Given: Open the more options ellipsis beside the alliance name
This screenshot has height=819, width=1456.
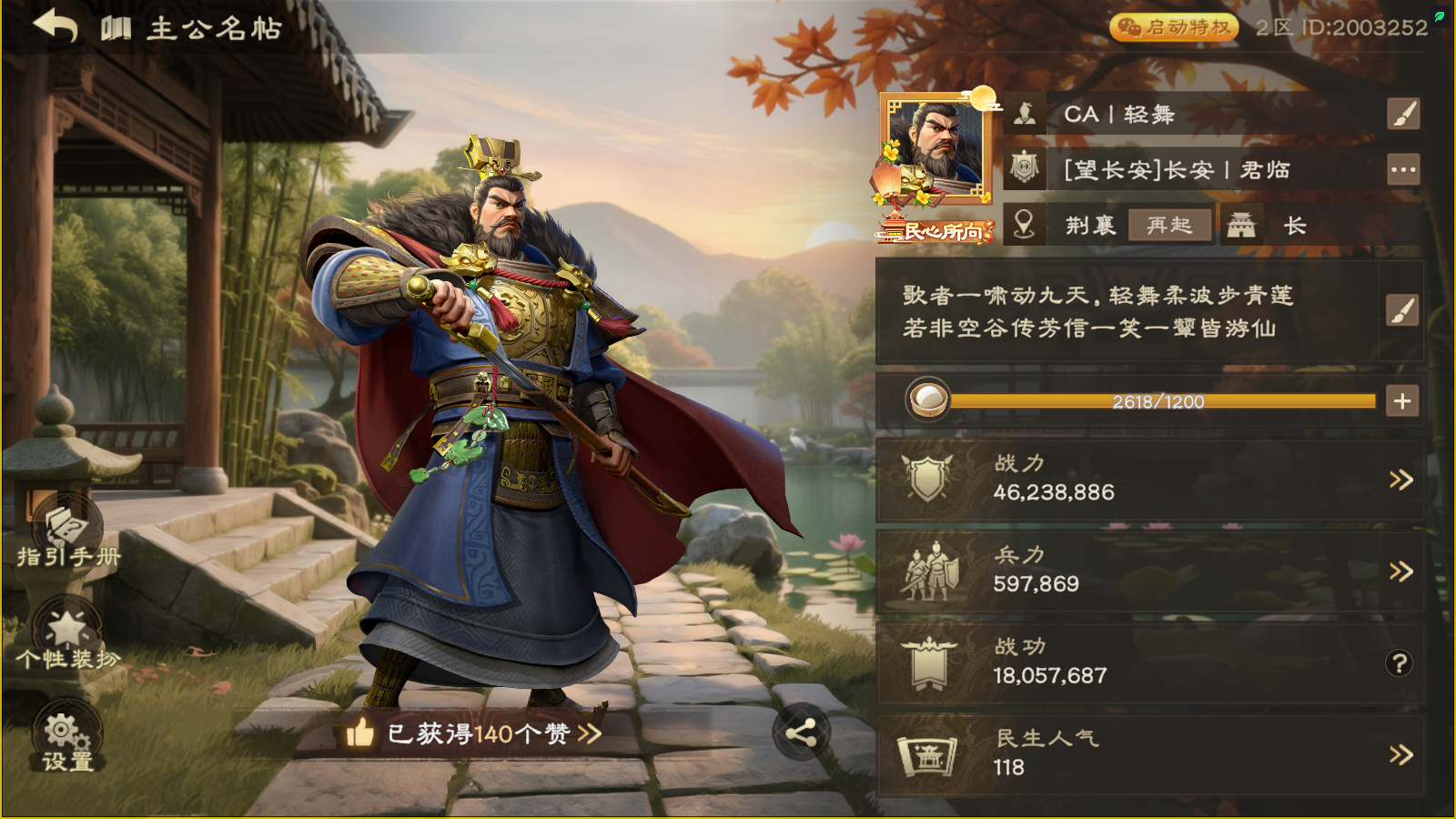Looking at the screenshot, I should [x=1405, y=169].
